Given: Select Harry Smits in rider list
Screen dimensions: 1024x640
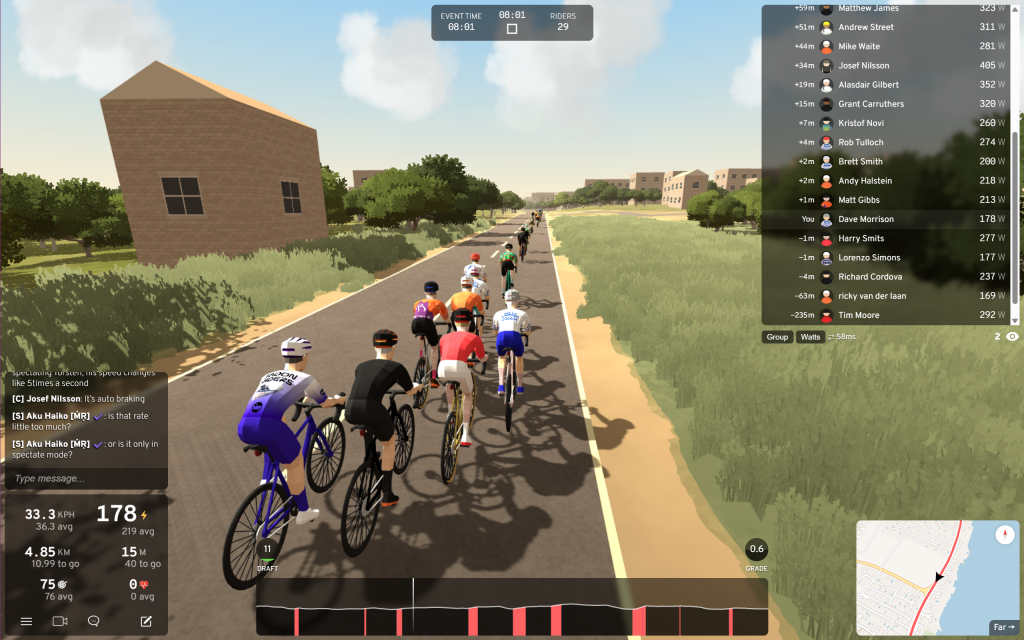Looking at the screenshot, I should (890, 238).
